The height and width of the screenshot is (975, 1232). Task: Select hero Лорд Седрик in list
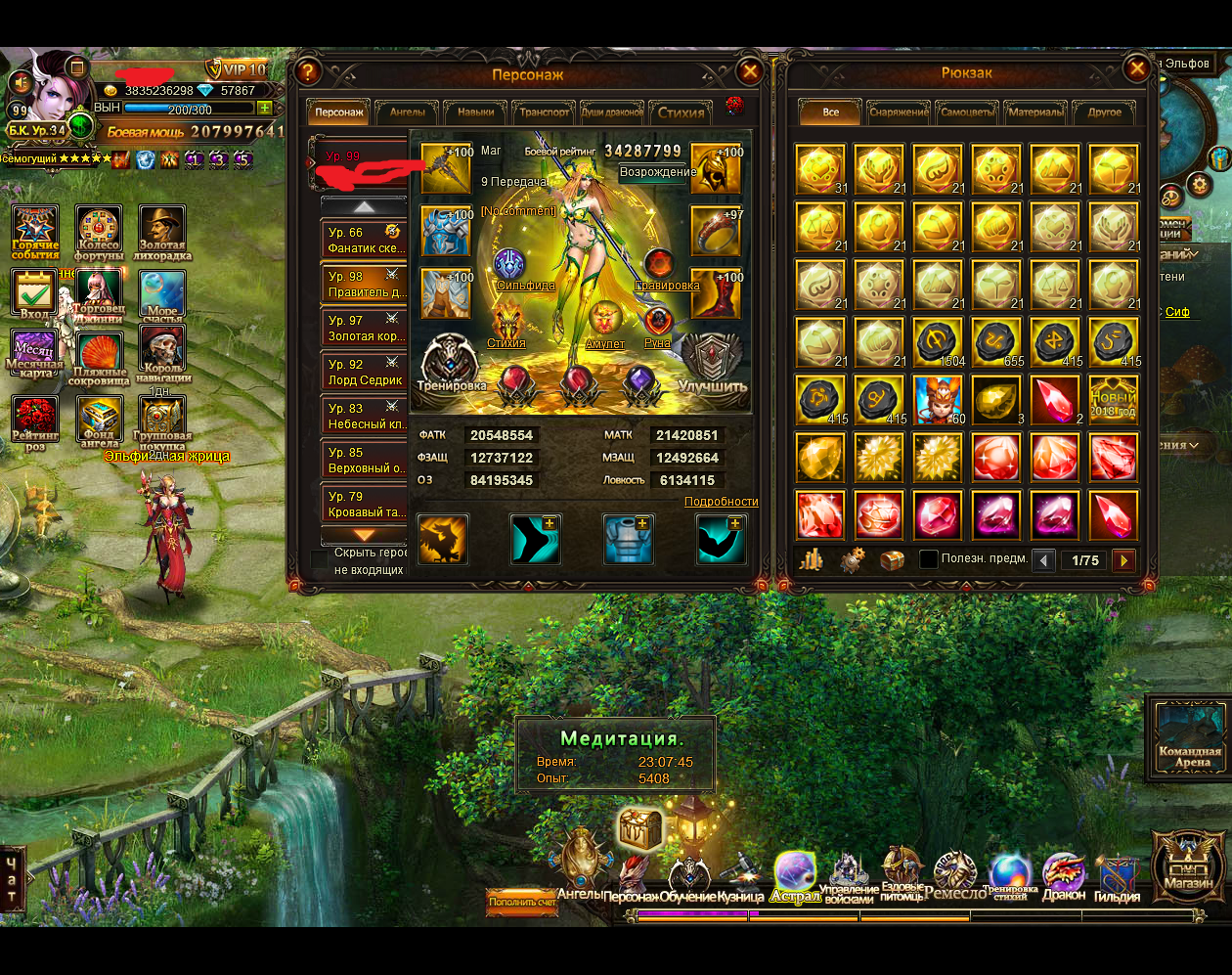click(365, 372)
